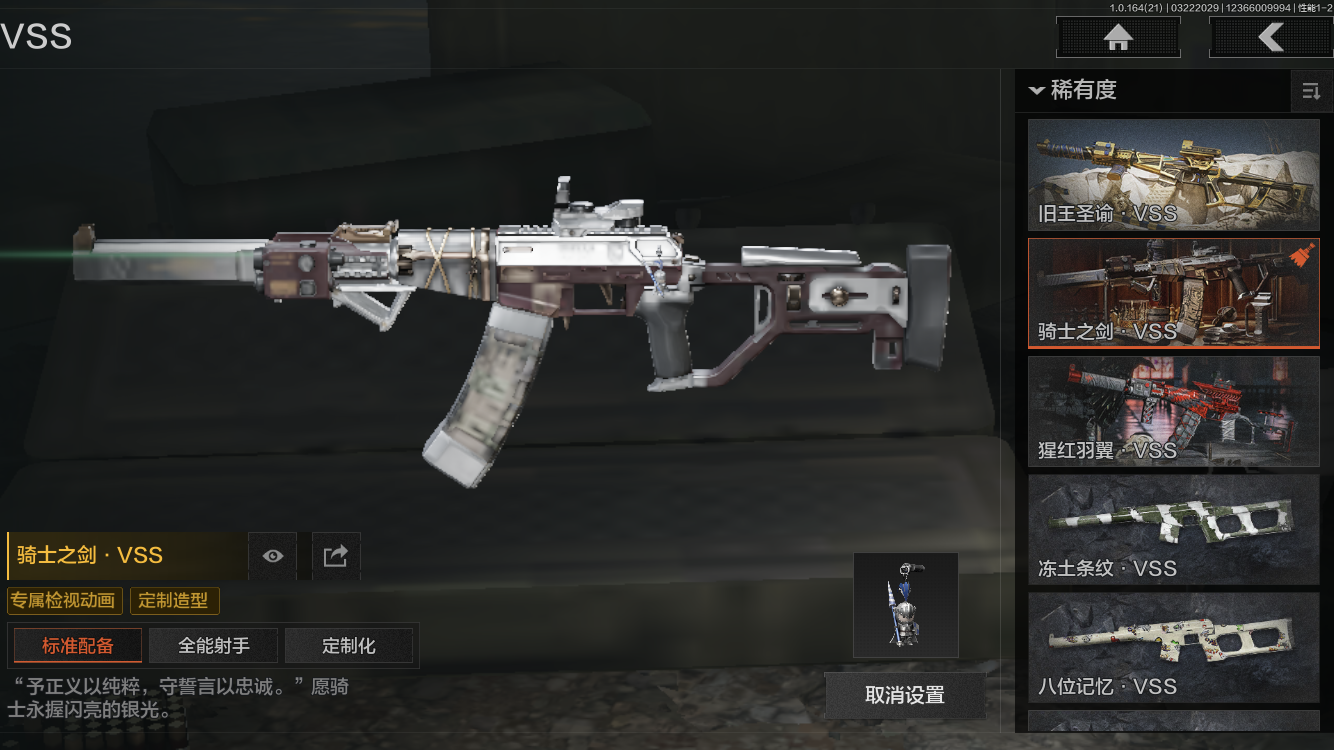
Task: Click the 专属检视动画 tag
Action: click(x=65, y=601)
